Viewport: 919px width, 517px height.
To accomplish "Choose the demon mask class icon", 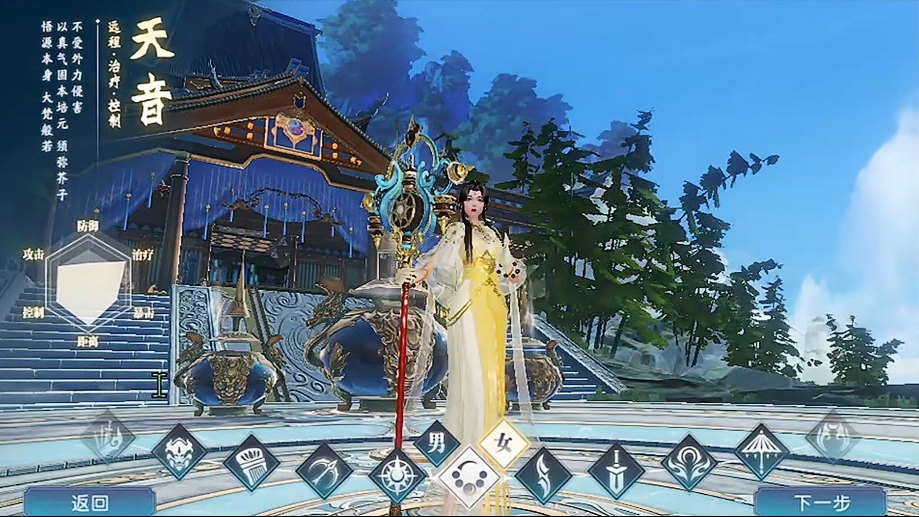I will [x=180, y=452].
